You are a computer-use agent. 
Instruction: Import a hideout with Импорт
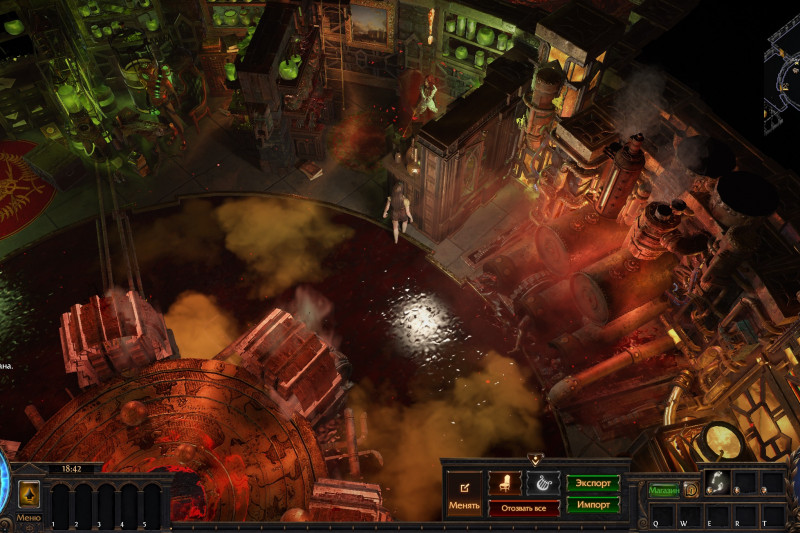pos(593,505)
